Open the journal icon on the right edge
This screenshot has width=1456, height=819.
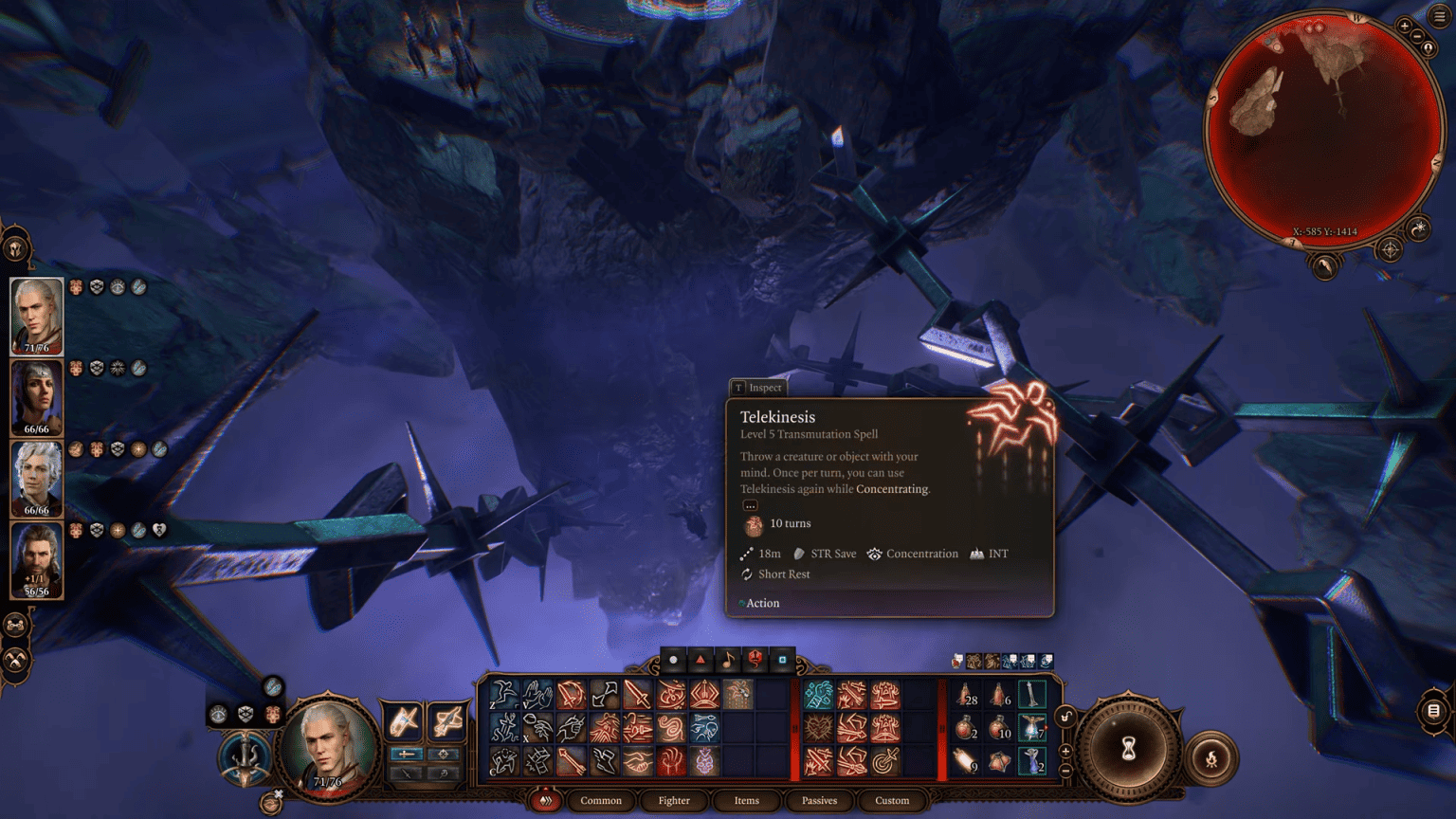[x=1432, y=709]
